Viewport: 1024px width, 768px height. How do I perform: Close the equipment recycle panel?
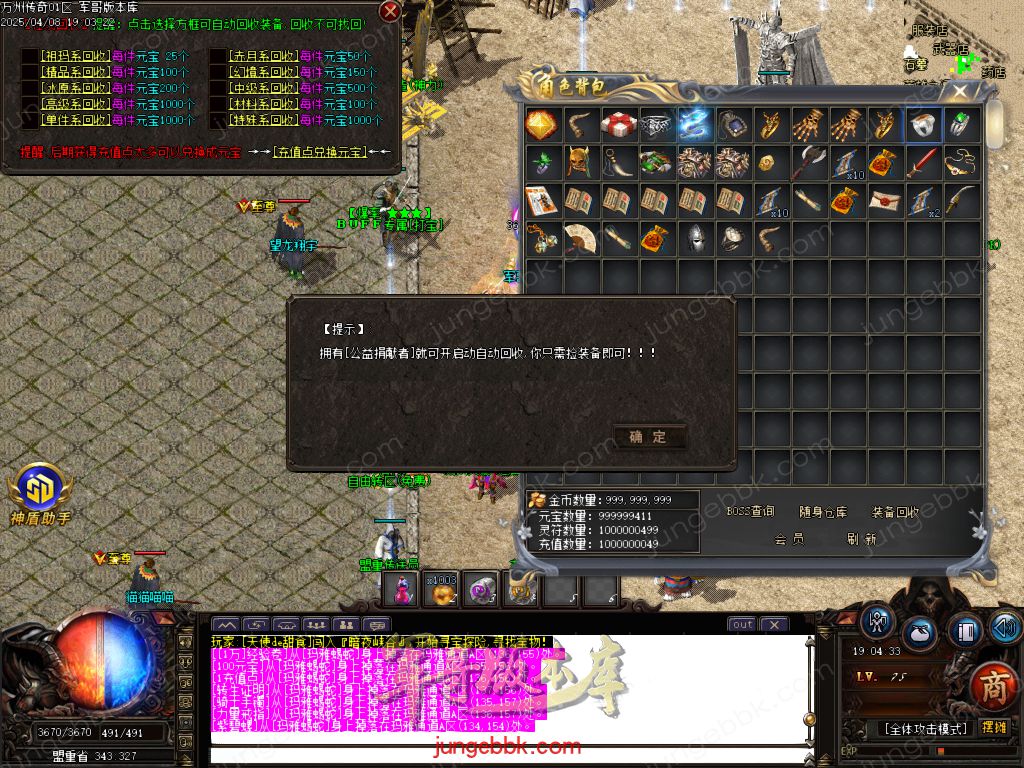[x=390, y=11]
